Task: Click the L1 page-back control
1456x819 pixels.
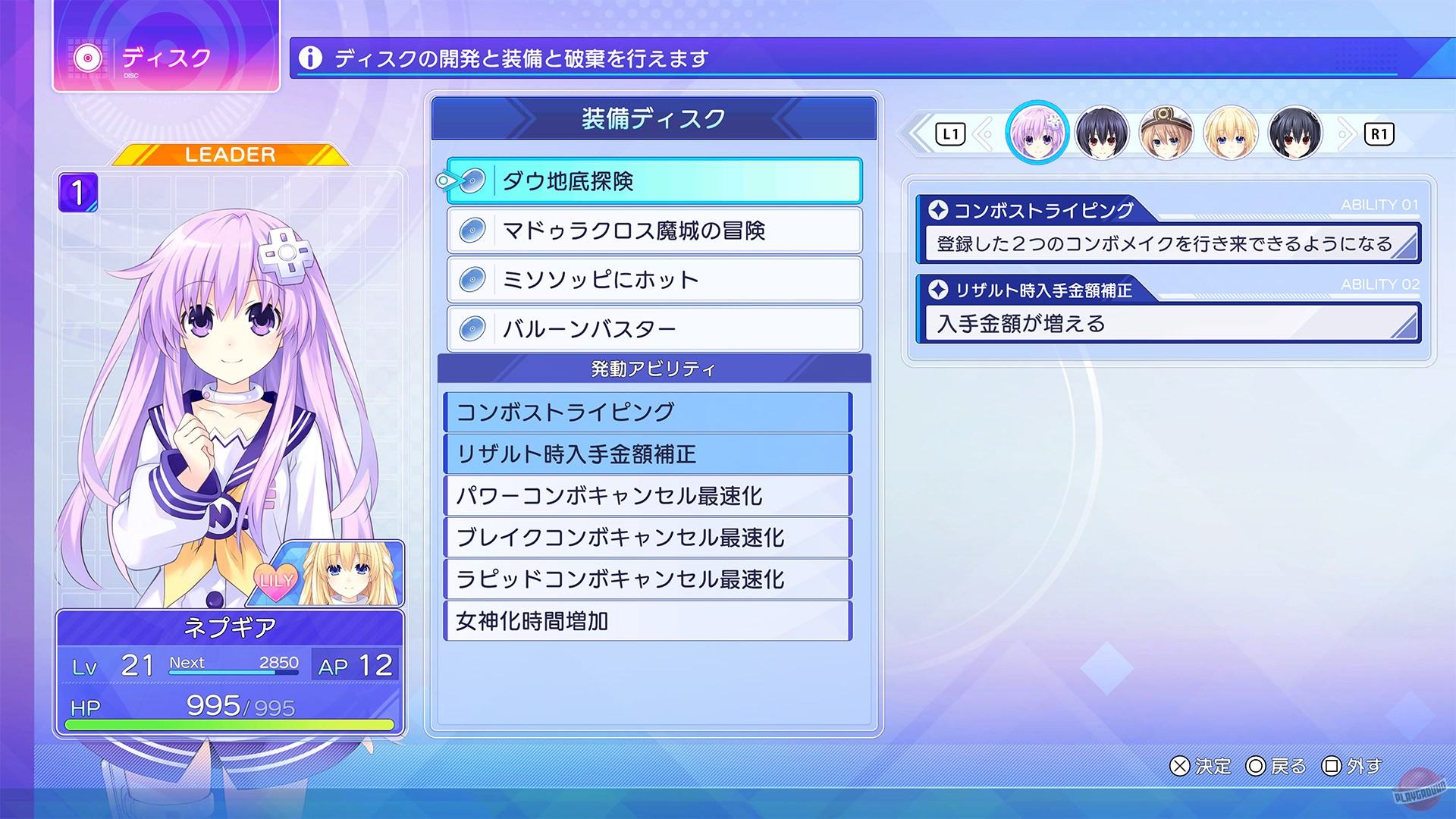Action: click(x=950, y=133)
